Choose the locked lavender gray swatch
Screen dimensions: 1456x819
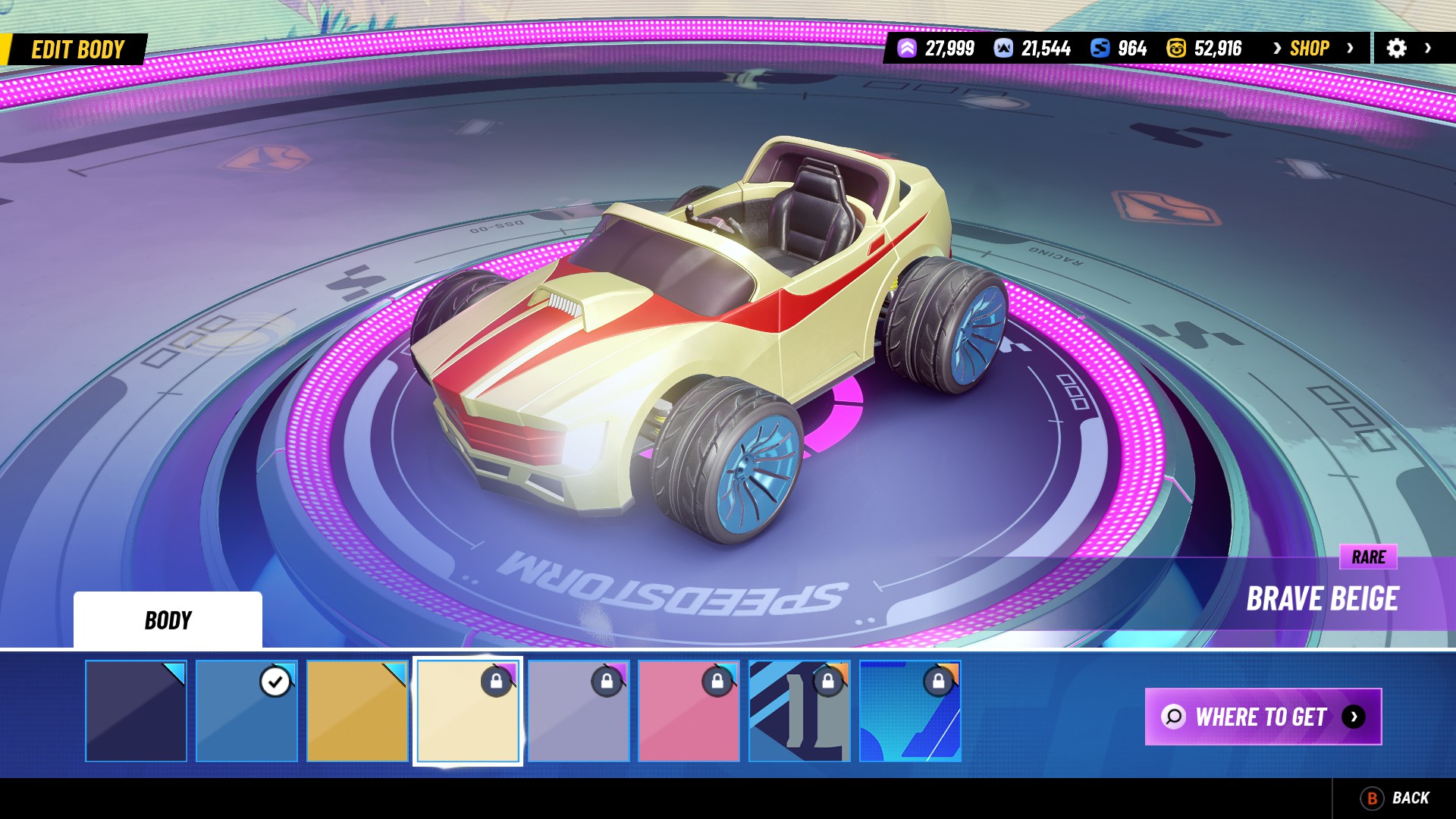[x=579, y=711]
